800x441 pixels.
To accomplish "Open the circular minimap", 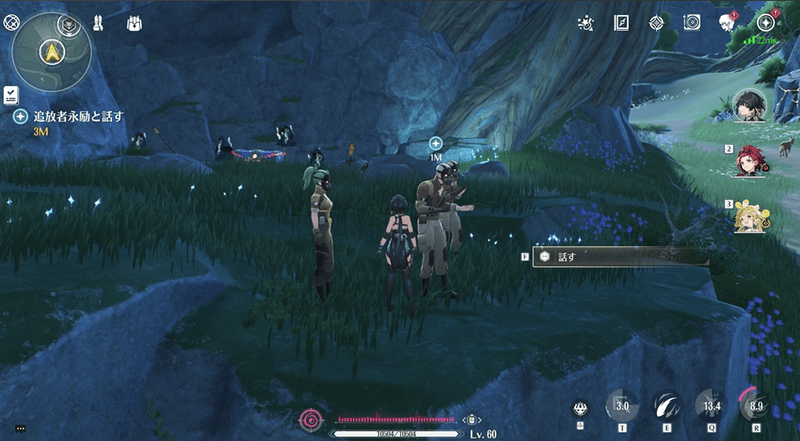I will (51, 48).
